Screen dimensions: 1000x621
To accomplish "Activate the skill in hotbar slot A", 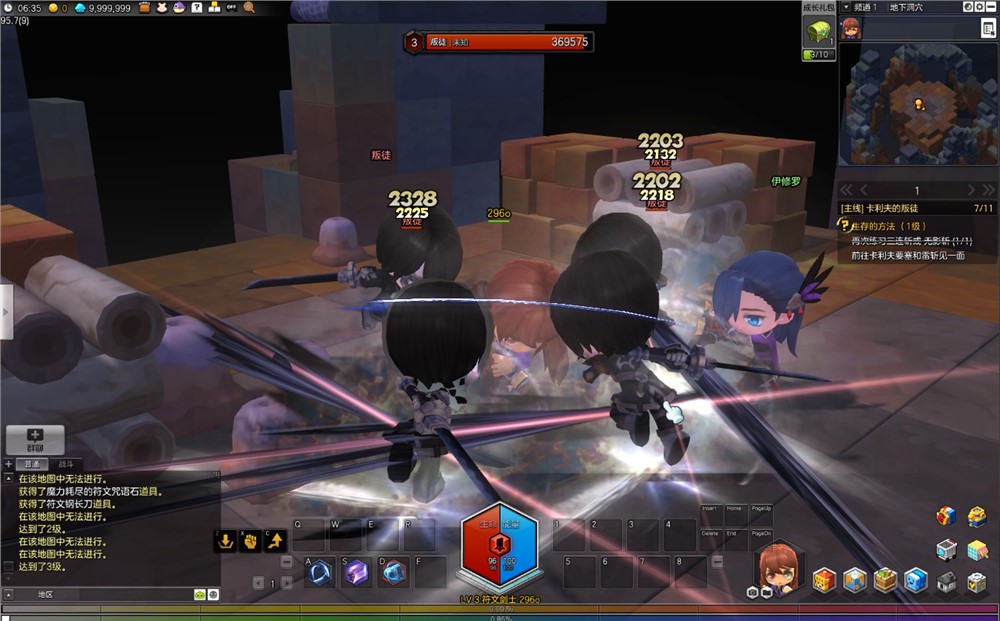I will [320, 571].
